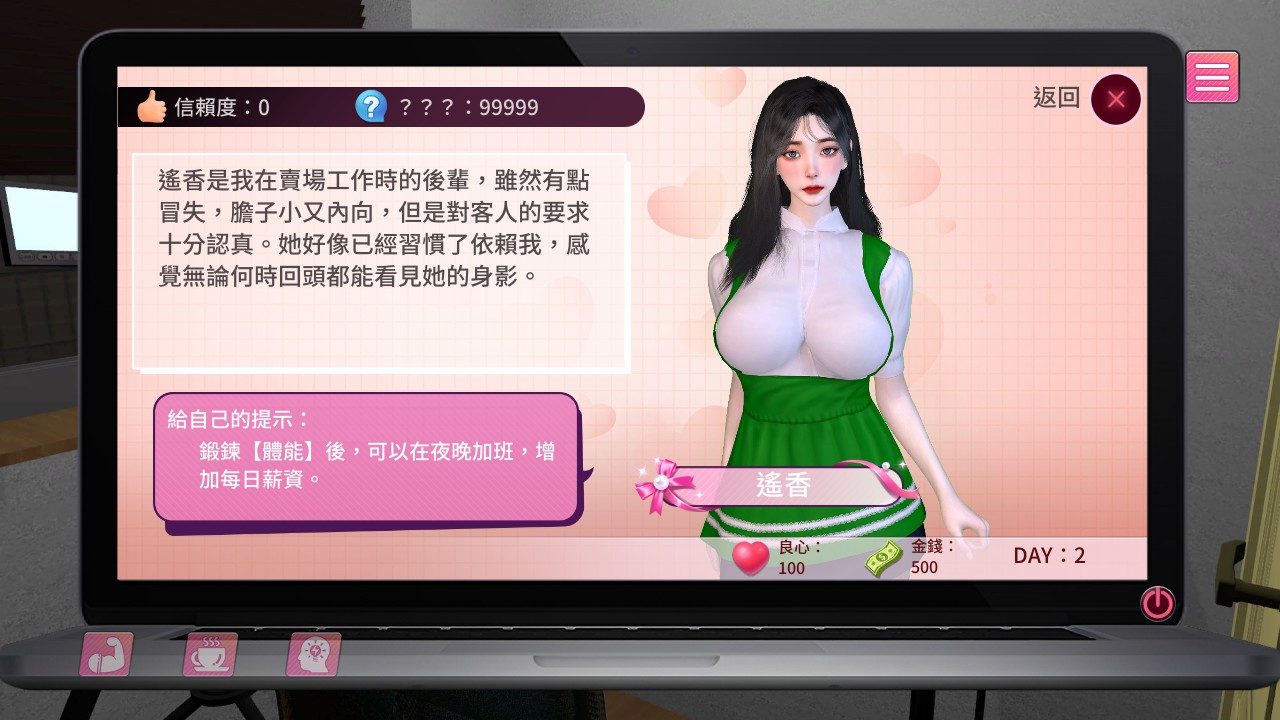Select the flexing arm fitness icon
The height and width of the screenshot is (720, 1280).
click(106, 654)
